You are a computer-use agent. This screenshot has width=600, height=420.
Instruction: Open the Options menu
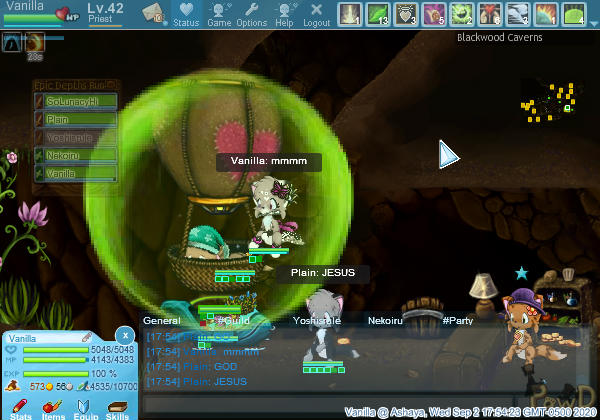click(251, 14)
